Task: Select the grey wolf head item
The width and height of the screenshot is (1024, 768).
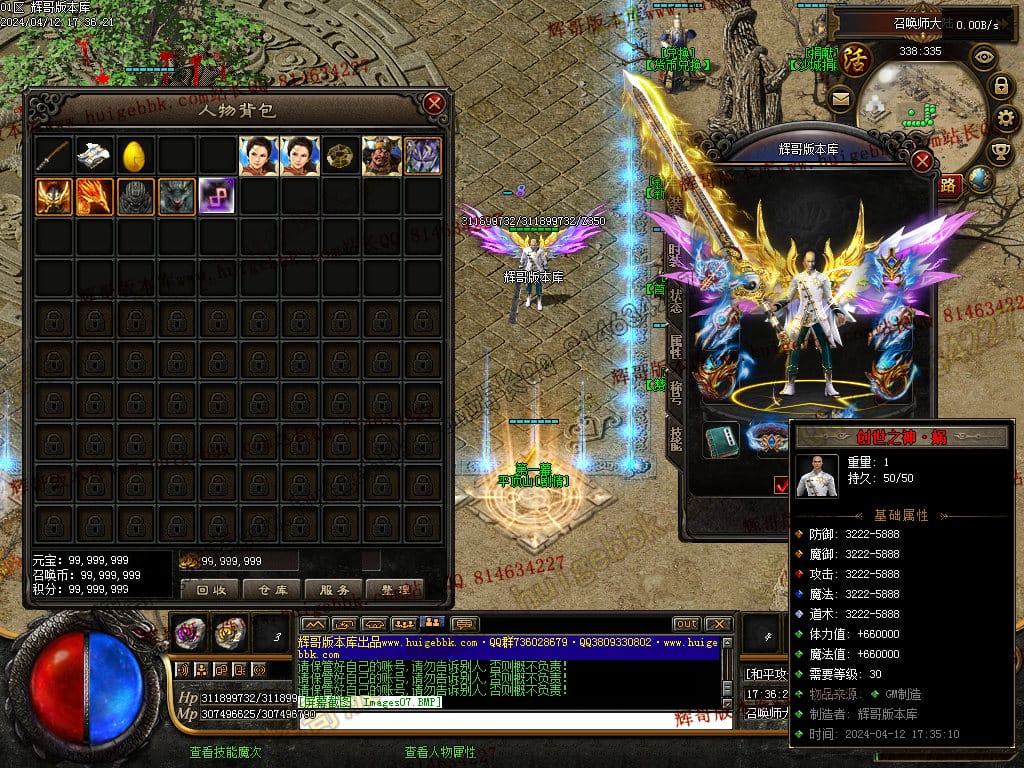Action: pos(176,197)
